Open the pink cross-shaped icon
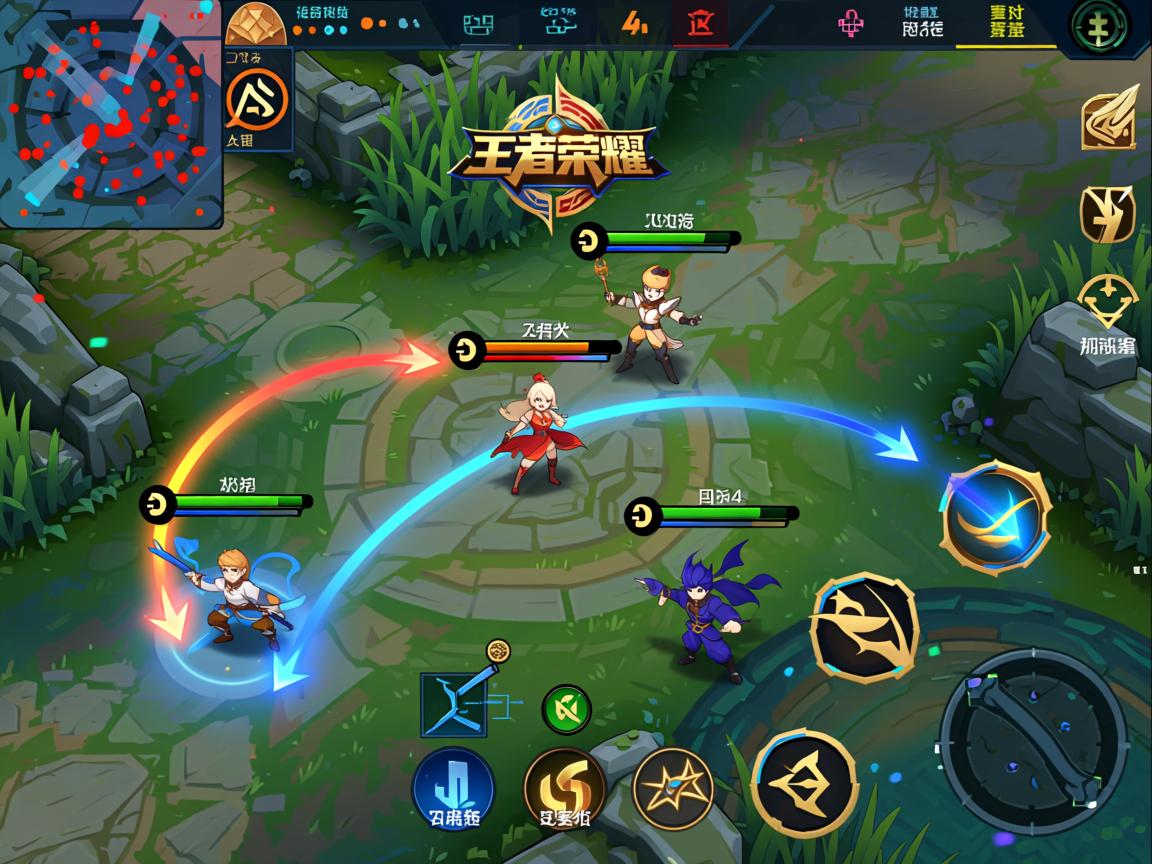The height and width of the screenshot is (864, 1152). (x=853, y=23)
